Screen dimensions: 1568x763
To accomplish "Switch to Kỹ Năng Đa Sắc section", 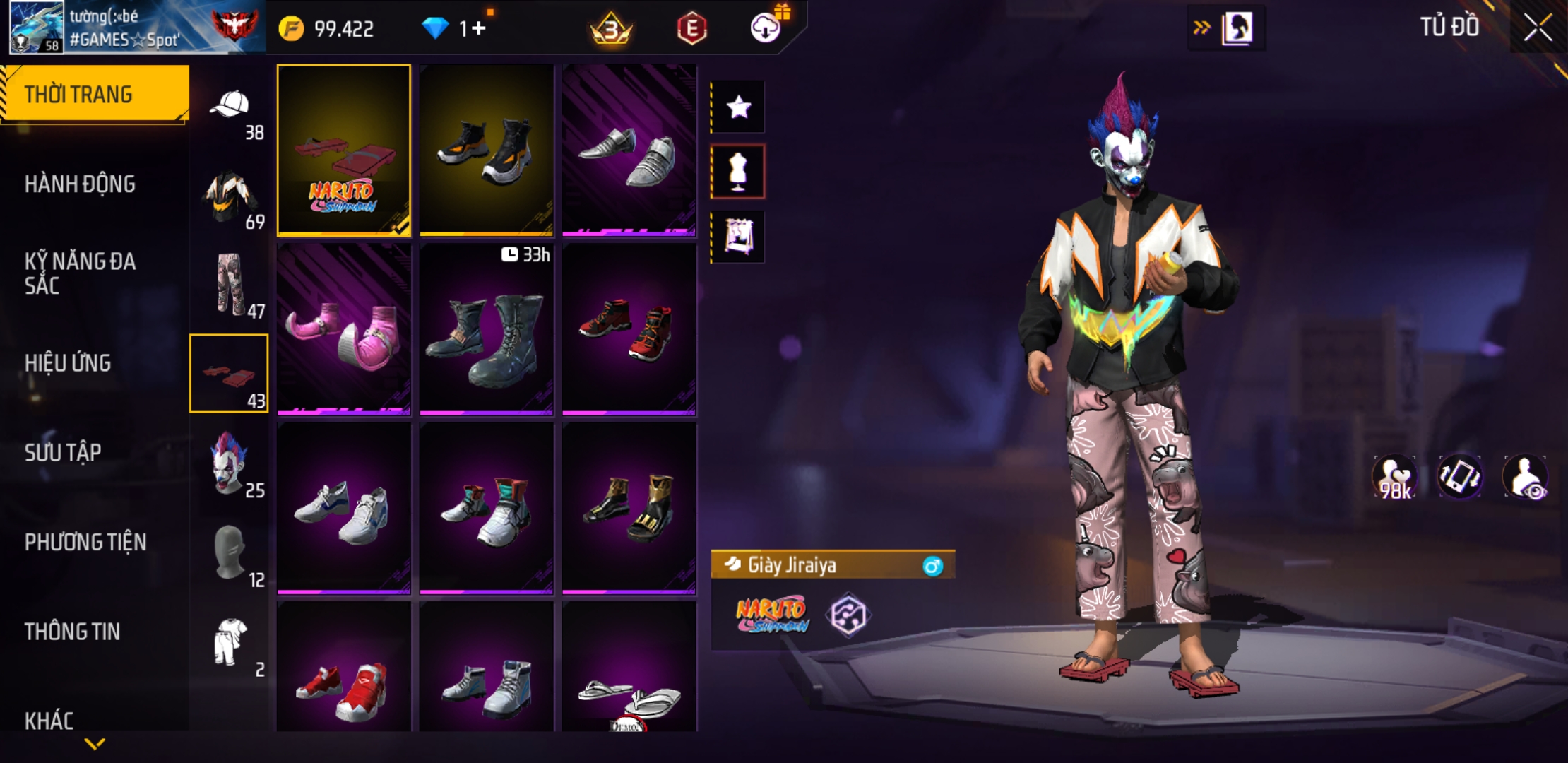I will [x=80, y=273].
